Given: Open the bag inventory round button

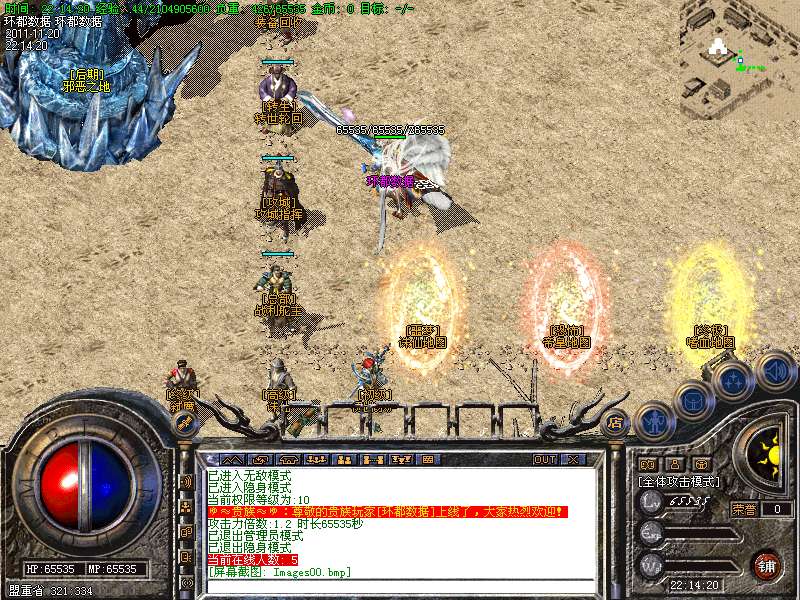Looking at the screenshot, I should (693, 400).
